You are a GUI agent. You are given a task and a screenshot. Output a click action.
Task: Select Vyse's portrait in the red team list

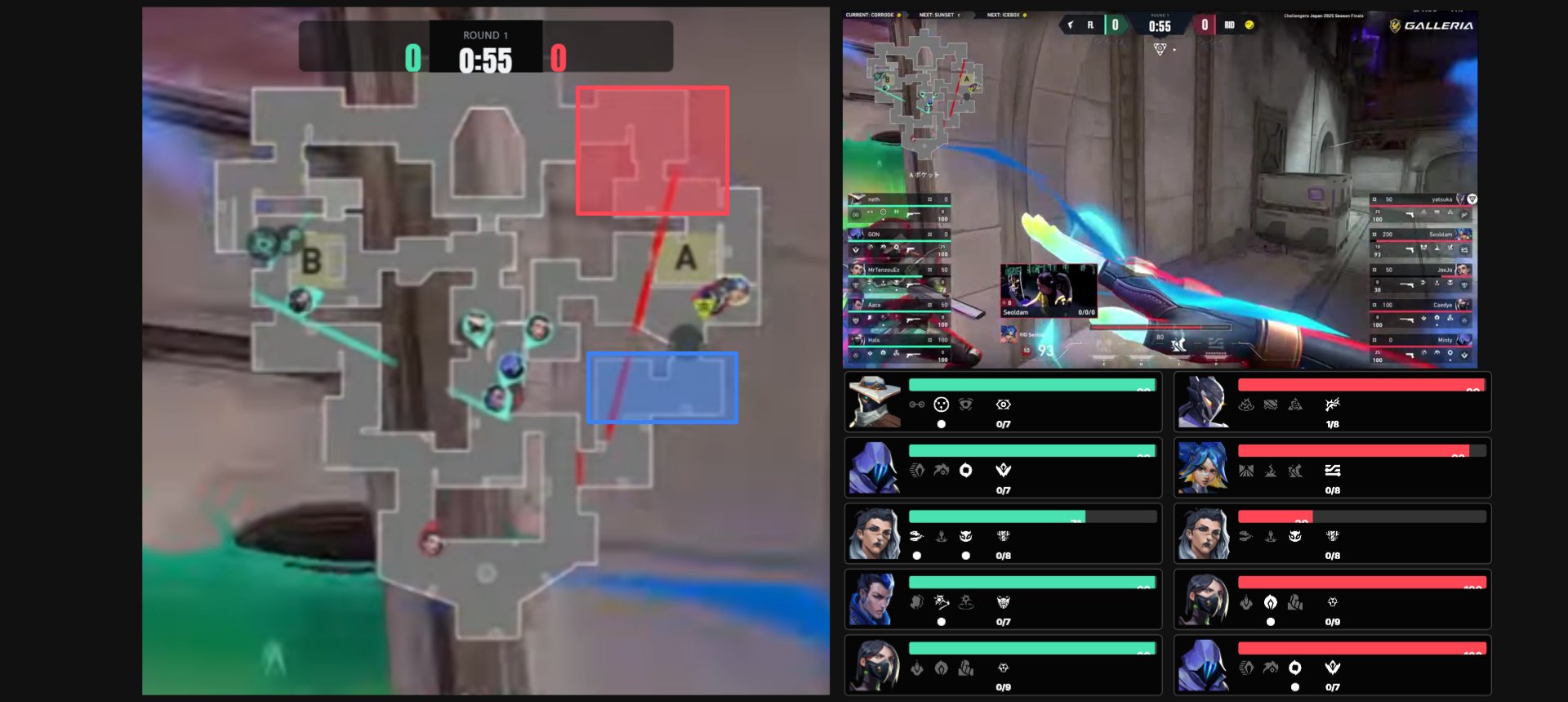[x=1204, y=402]
